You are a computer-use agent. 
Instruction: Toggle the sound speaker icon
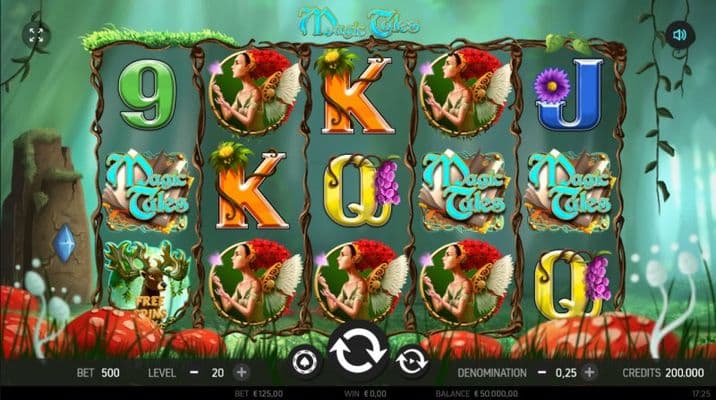pos(679,36)
